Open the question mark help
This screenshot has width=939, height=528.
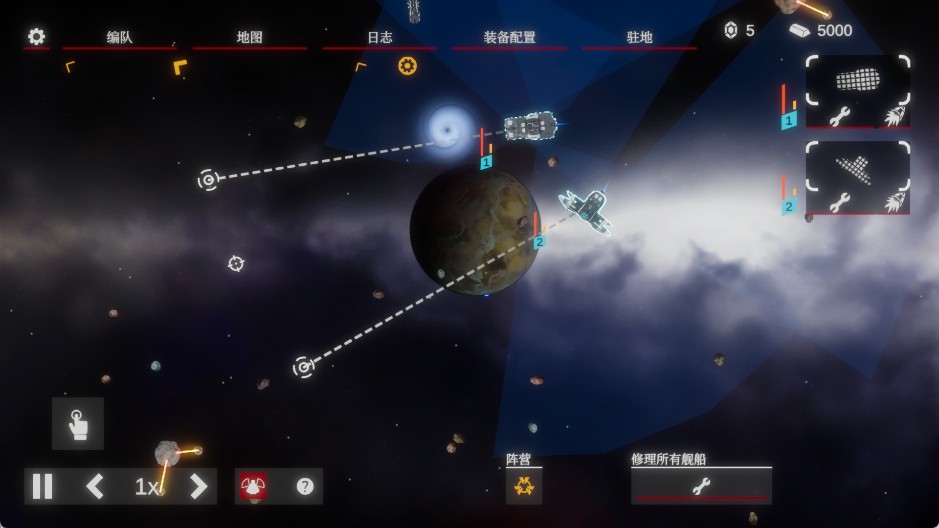pos(305,487)
